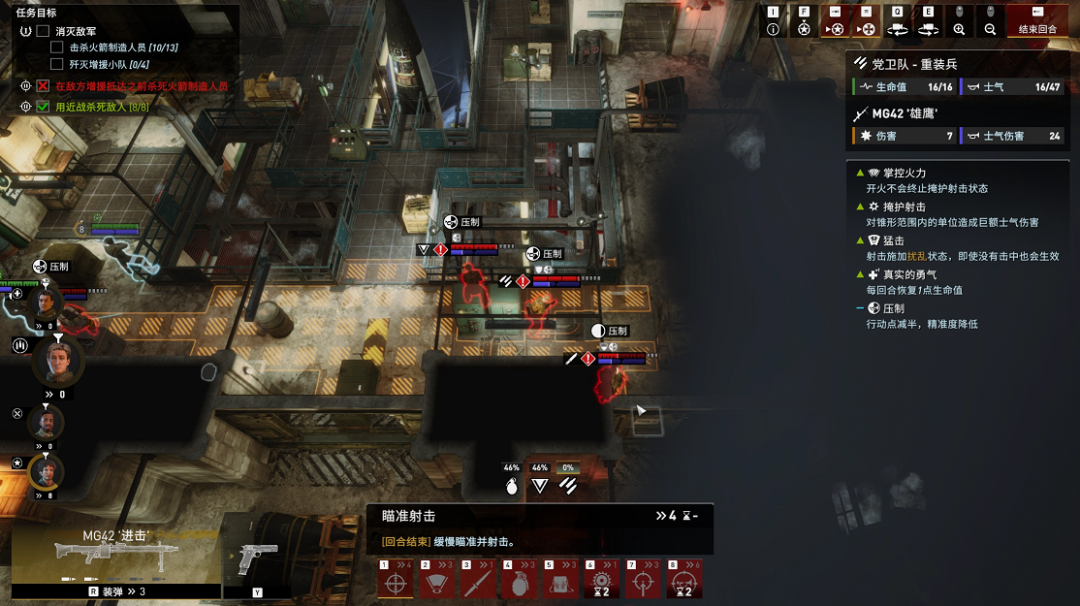Rotate the camera left
This screenshot has height=606, width=1080.
point(897,29)
